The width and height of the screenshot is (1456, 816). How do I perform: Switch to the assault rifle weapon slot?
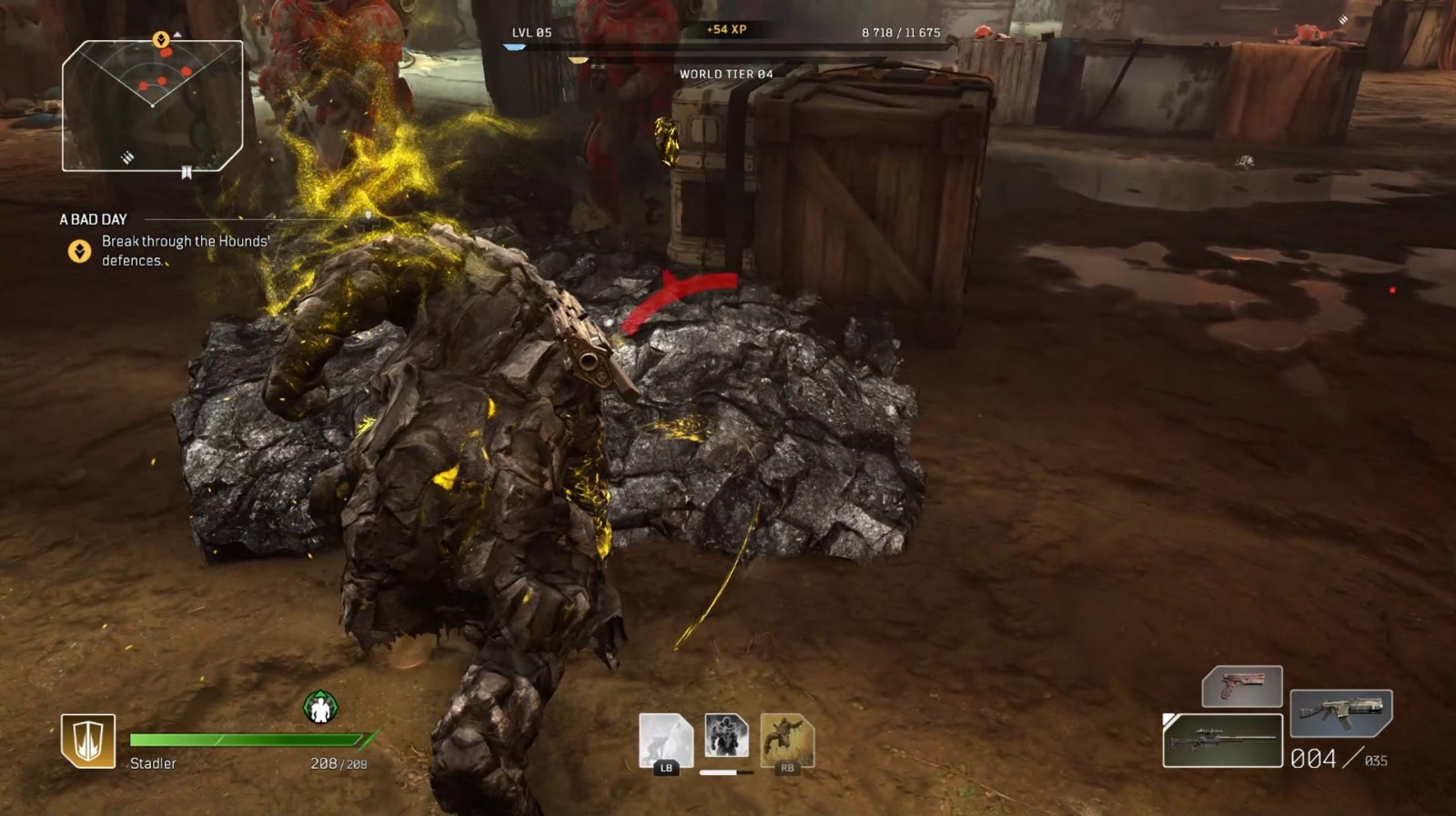1340,712
